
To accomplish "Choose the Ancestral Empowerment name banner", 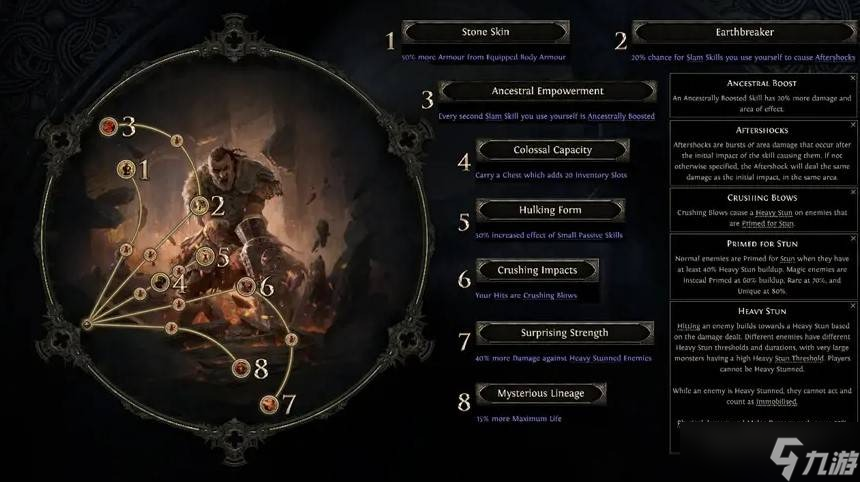I will tap(547, 91).
